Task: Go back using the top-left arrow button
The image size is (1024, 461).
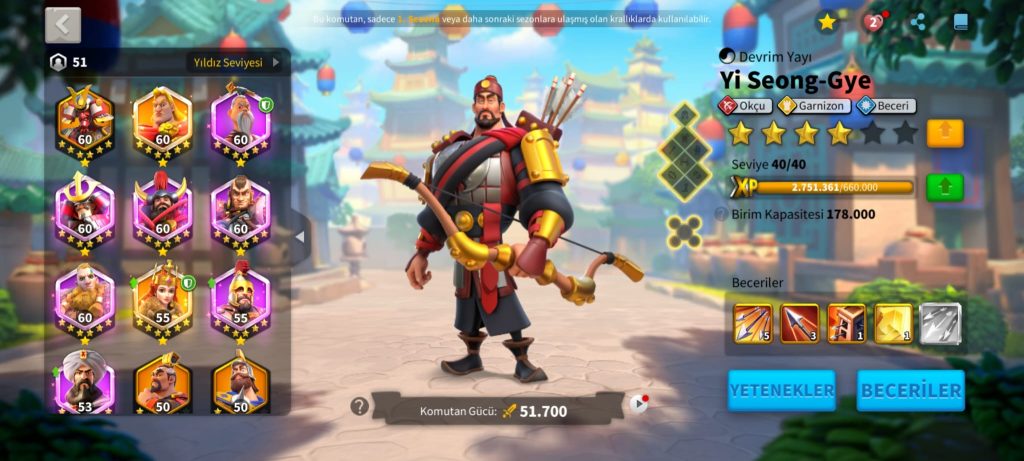Action: (62, 25)
